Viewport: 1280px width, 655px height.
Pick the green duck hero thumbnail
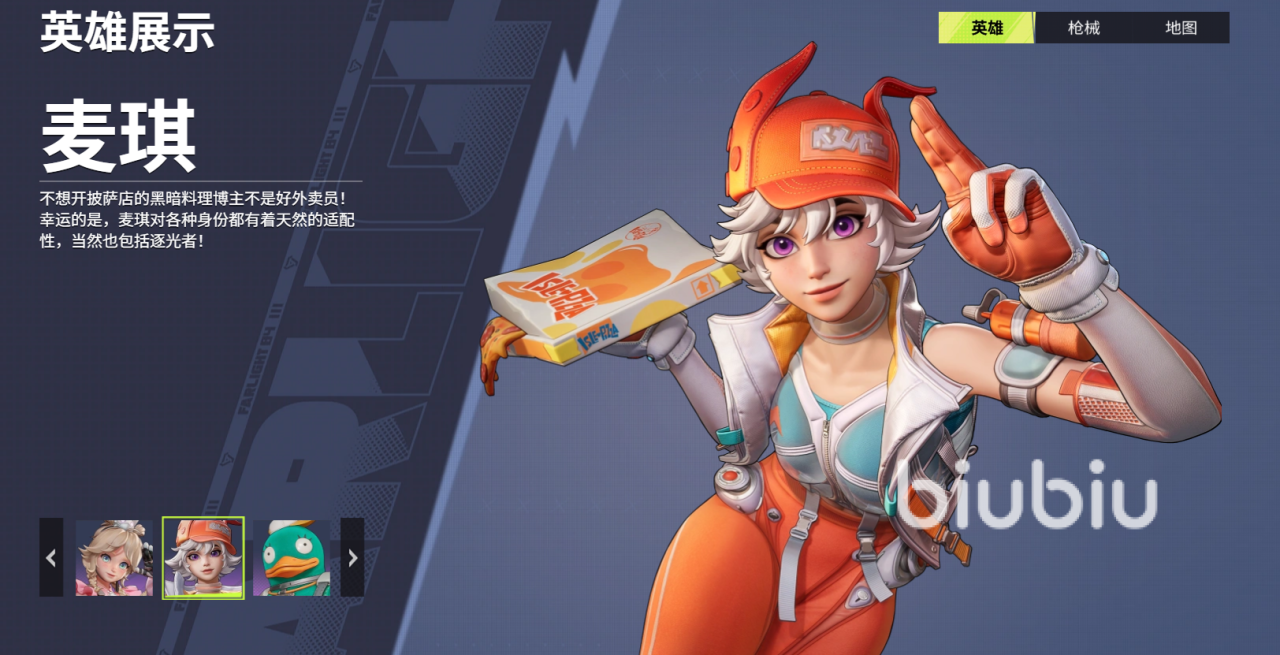[291, 557]
